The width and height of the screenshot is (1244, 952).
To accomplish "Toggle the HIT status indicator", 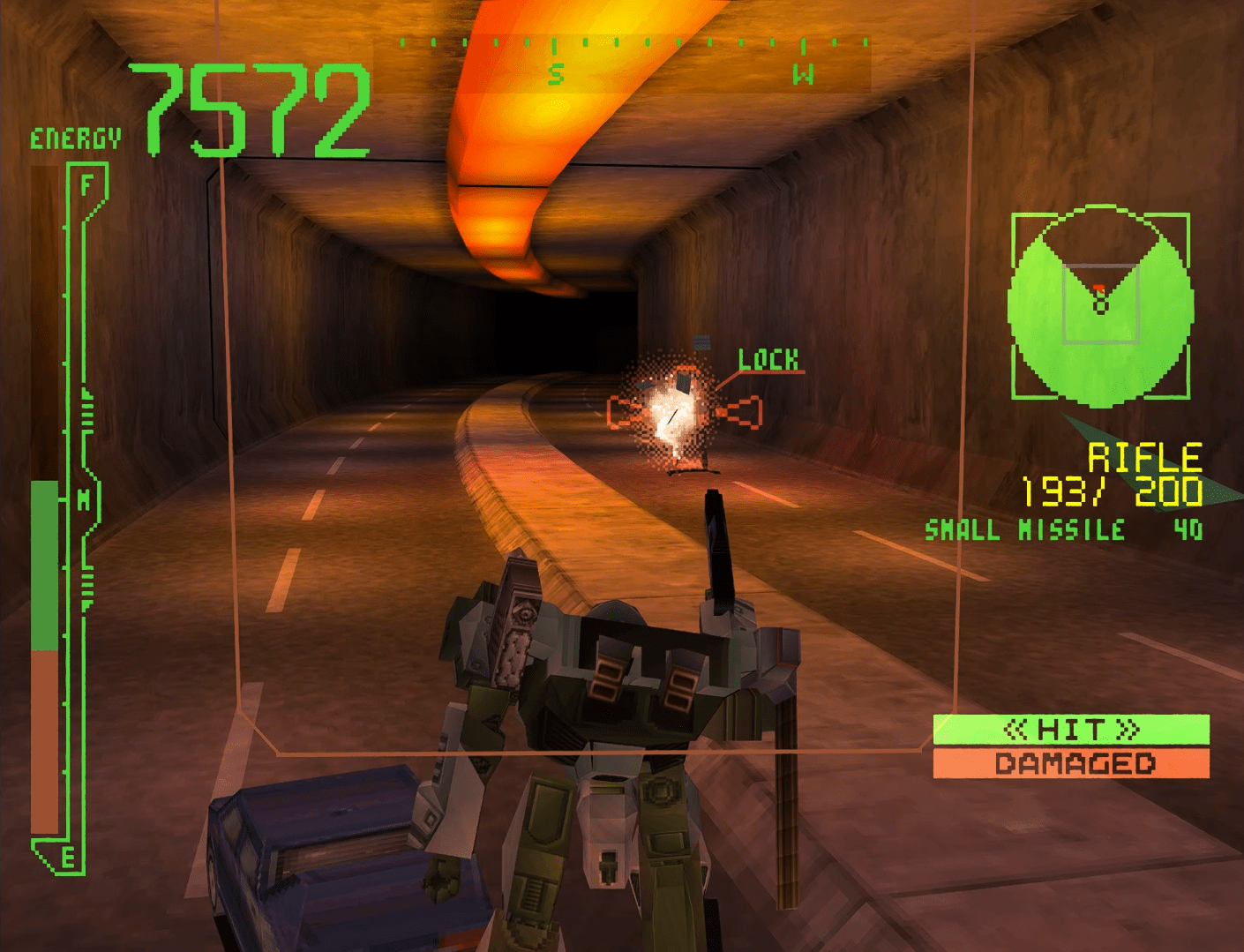I will (x=1073, y=729).
